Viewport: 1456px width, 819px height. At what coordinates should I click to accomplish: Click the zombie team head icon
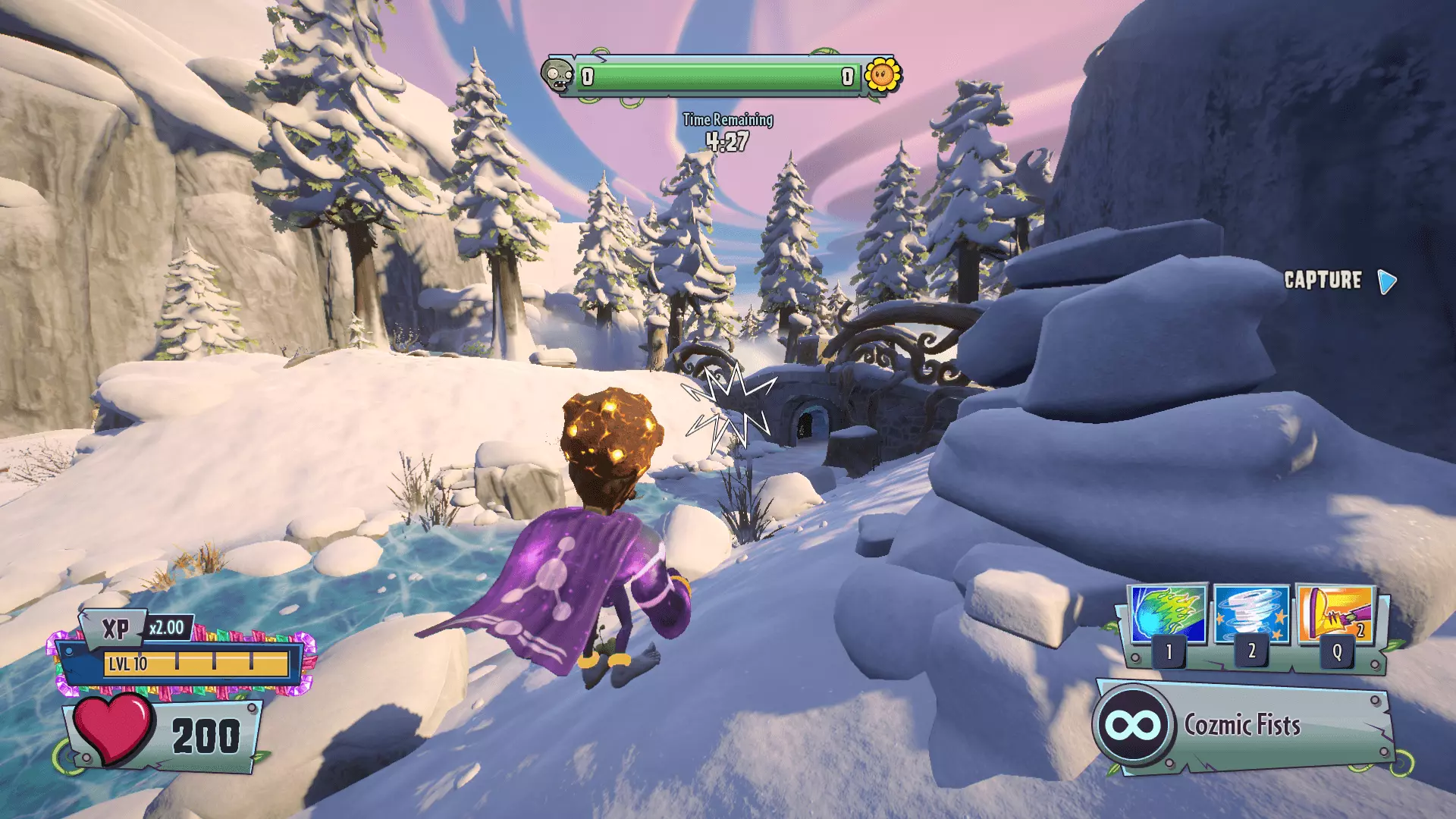(x=558, y=76)
